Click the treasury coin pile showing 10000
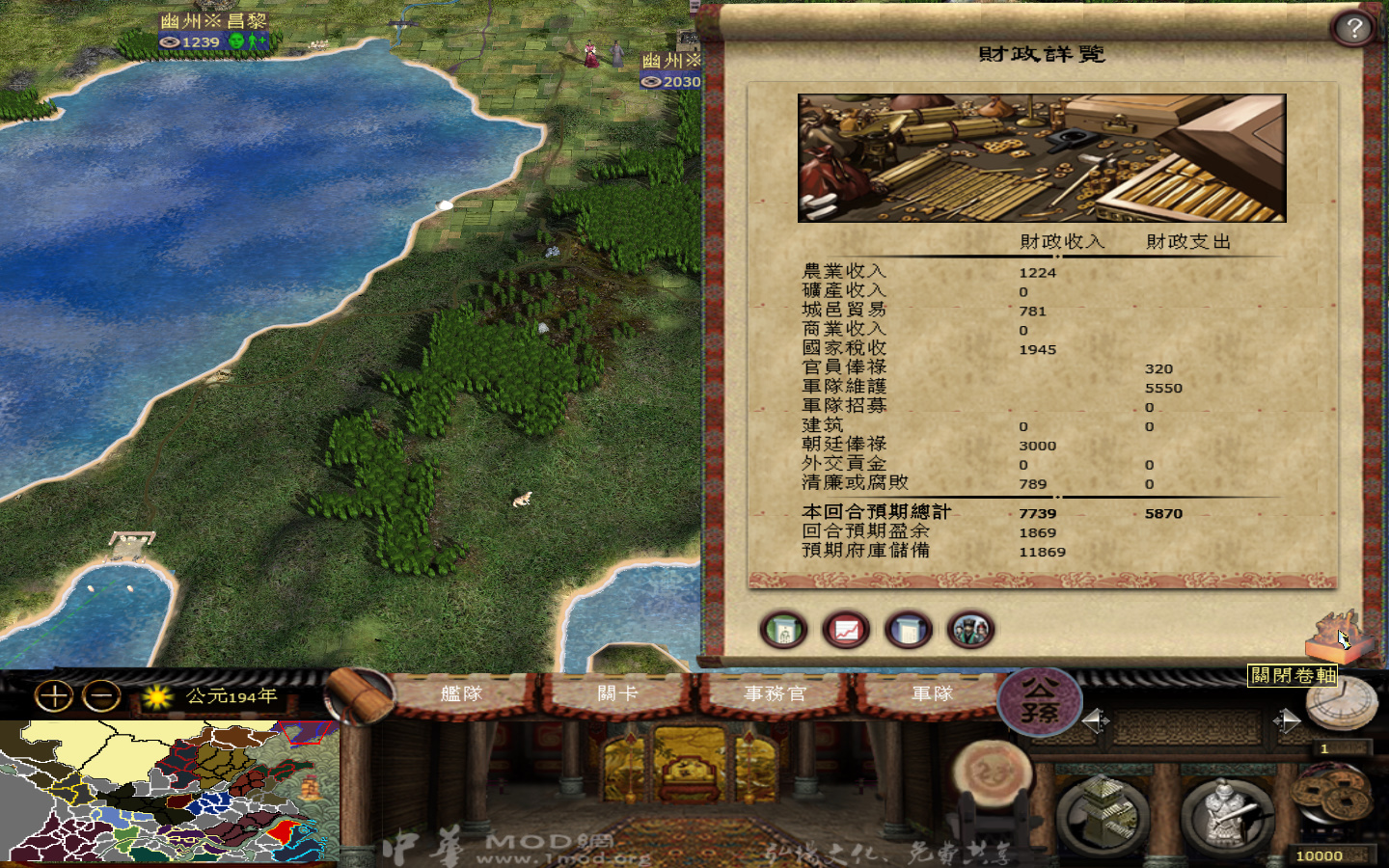The image size is (1389, 868). pos(1329,793)
